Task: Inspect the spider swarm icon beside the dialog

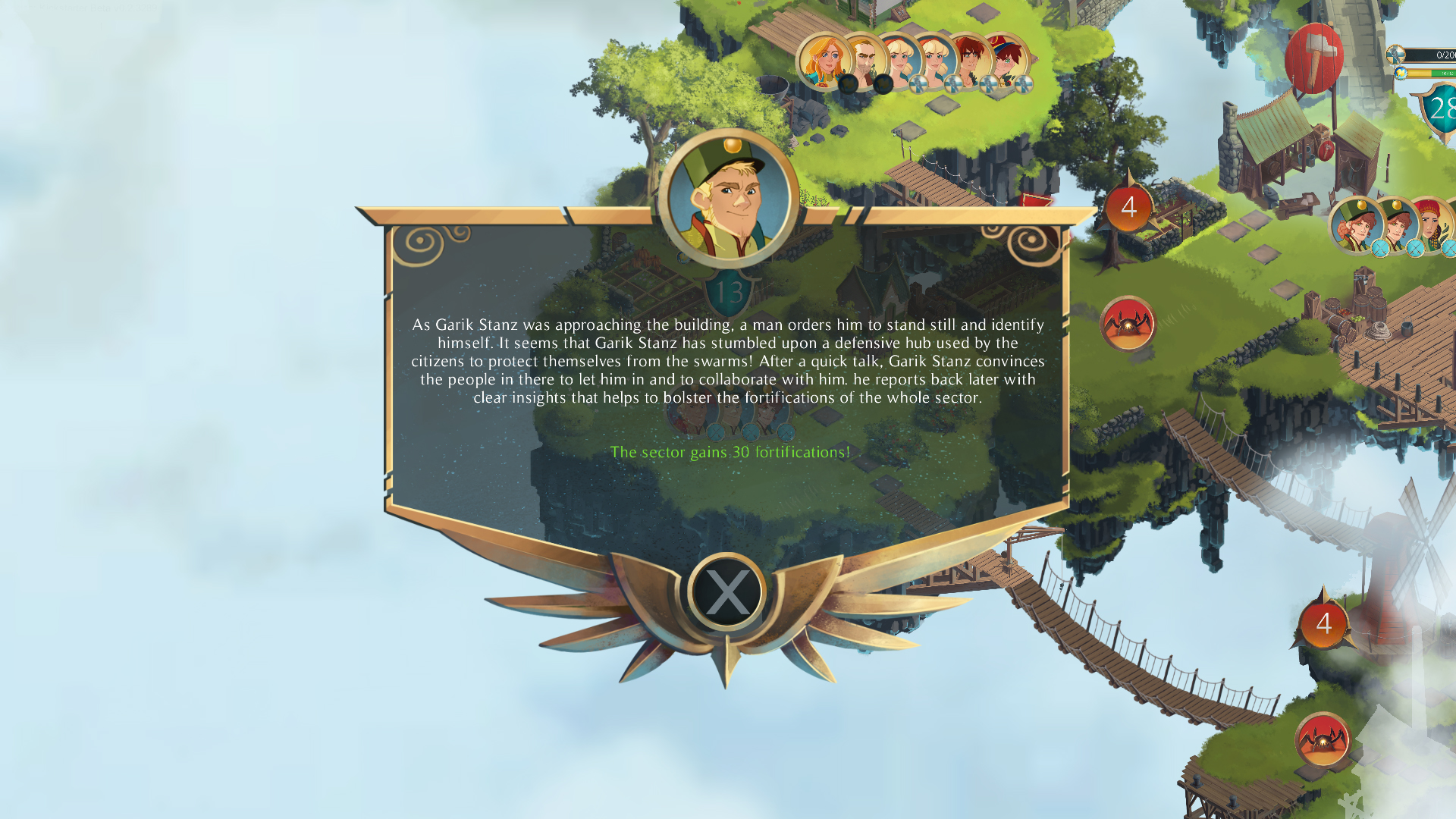Action: click(1128, 324)
